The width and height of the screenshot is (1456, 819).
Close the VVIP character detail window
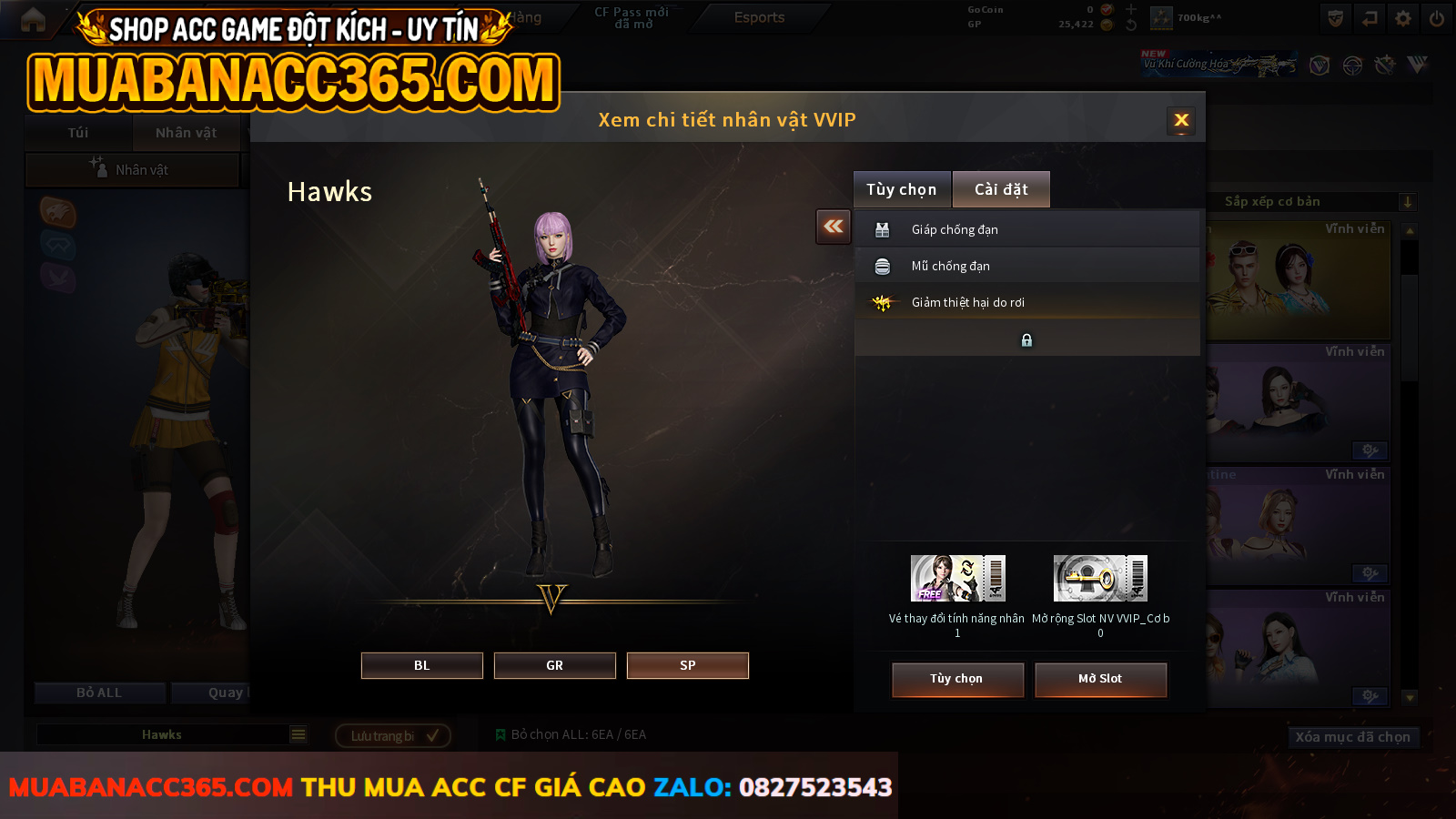[1181, 120]
